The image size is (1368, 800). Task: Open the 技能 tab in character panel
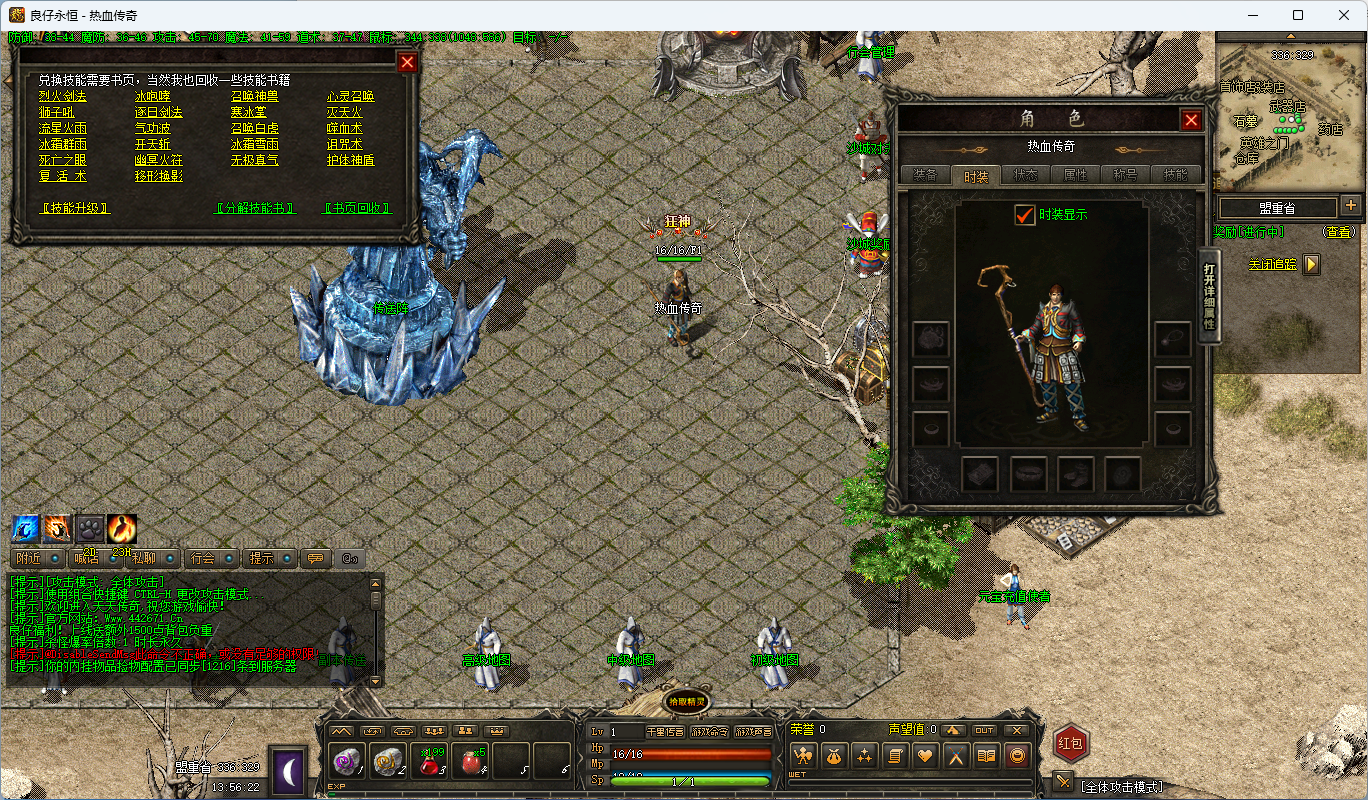point(1175,175)
